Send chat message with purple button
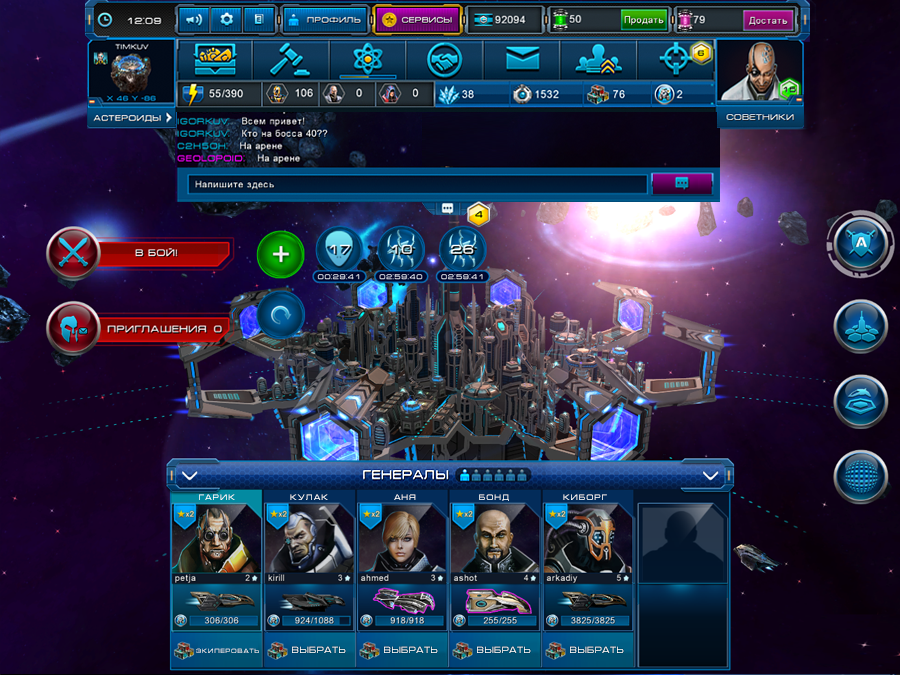 [681, 183]
